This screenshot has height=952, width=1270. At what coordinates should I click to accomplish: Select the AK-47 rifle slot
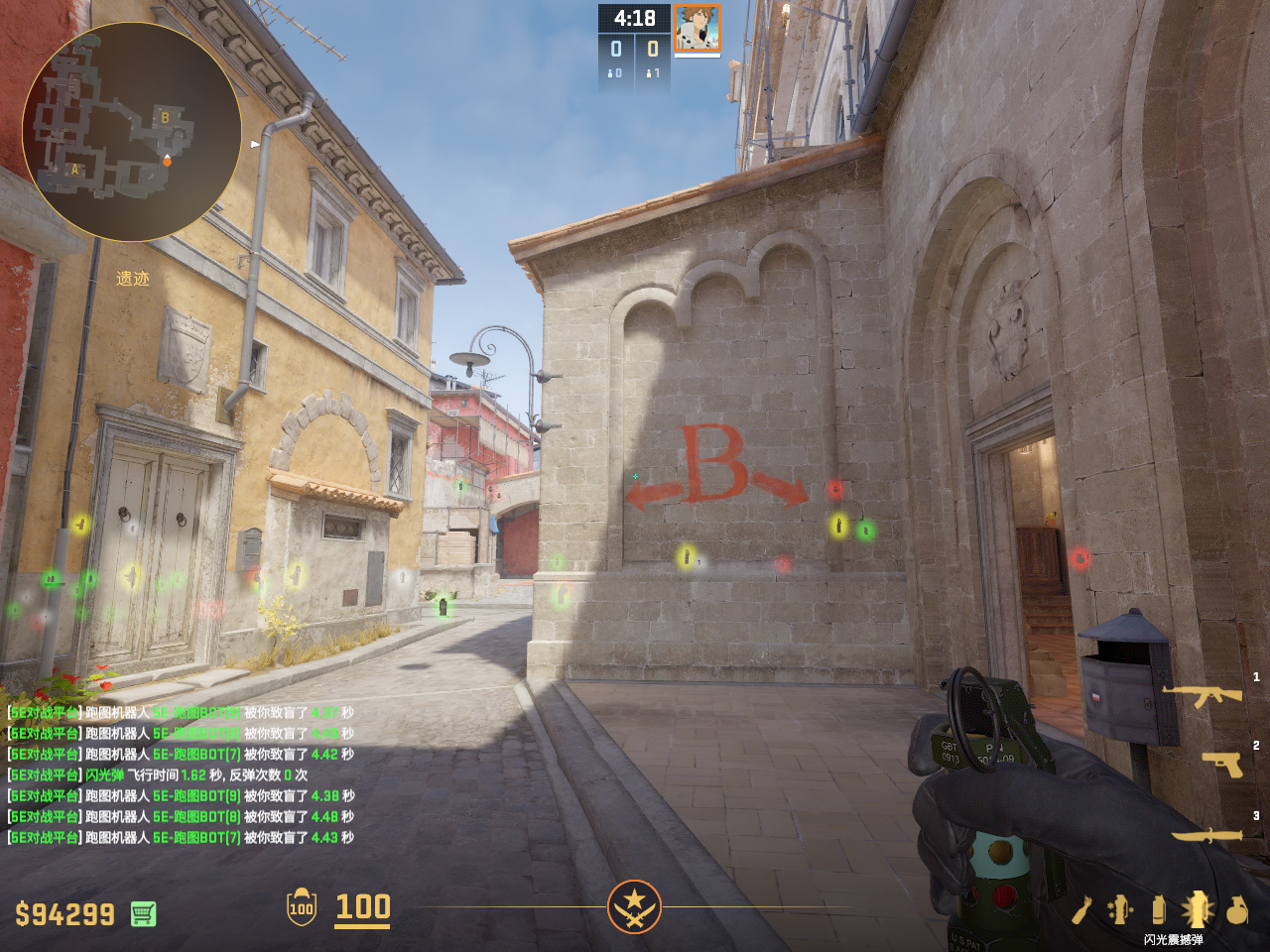1202,696
